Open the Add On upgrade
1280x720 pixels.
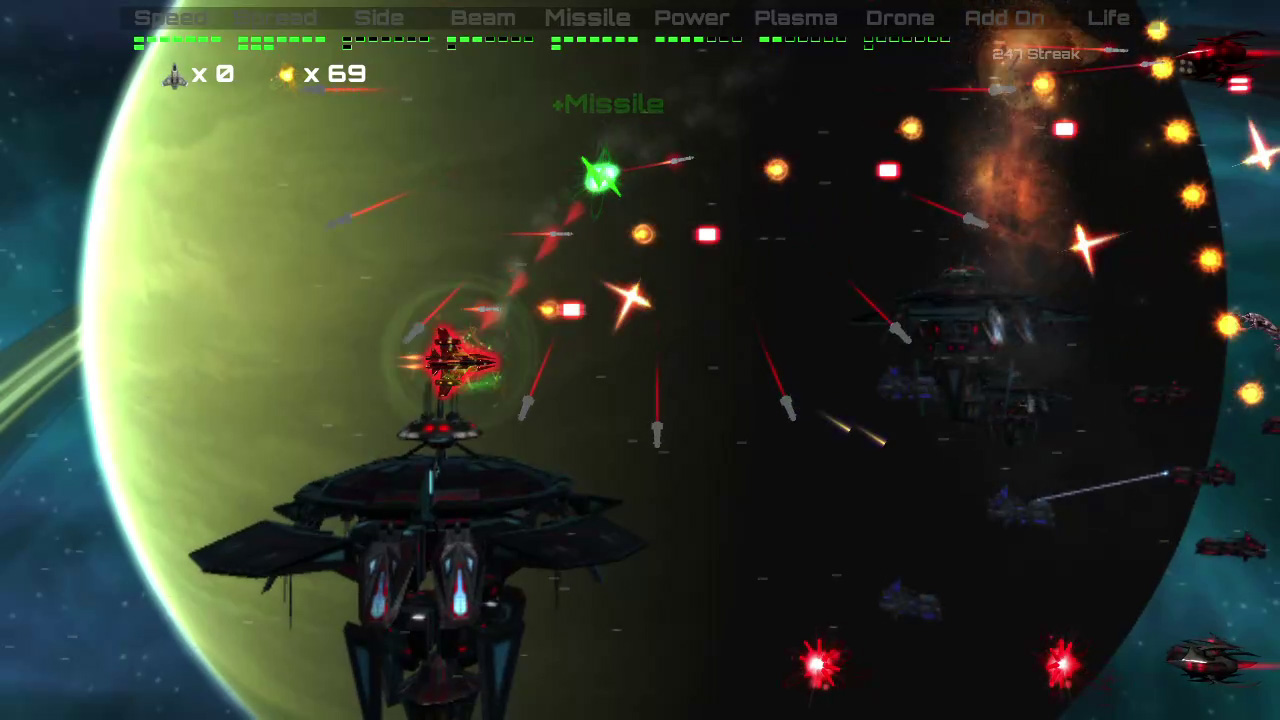click(1004, 17)
